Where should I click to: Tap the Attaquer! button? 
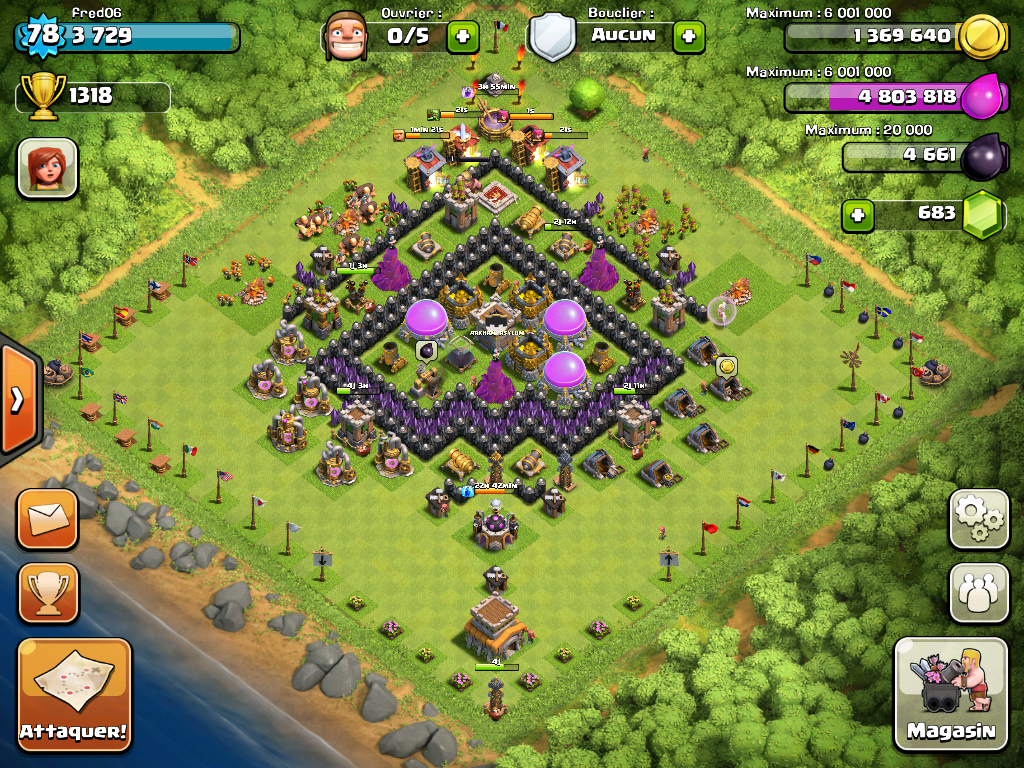[75, 695]
